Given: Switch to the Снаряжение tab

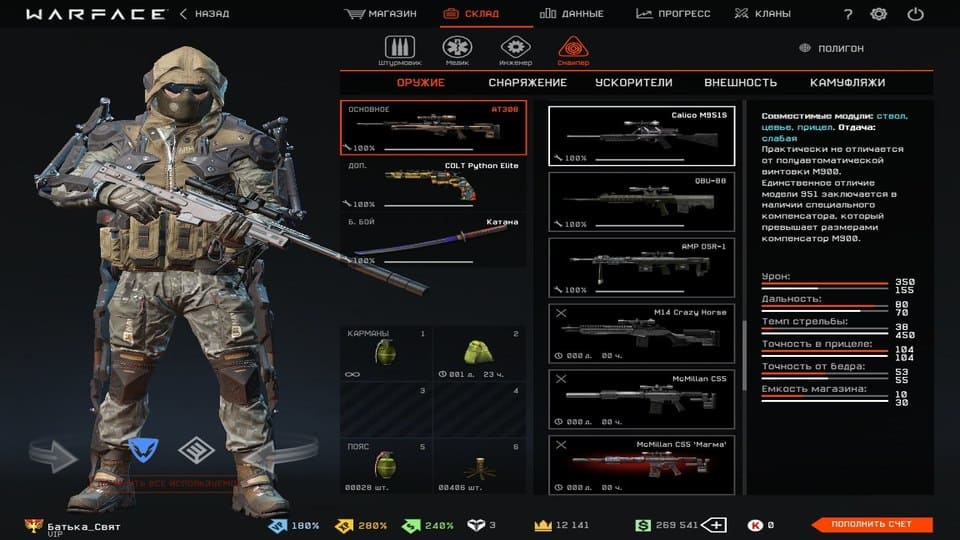Looking at the screenshot, I should click(527, 83).
